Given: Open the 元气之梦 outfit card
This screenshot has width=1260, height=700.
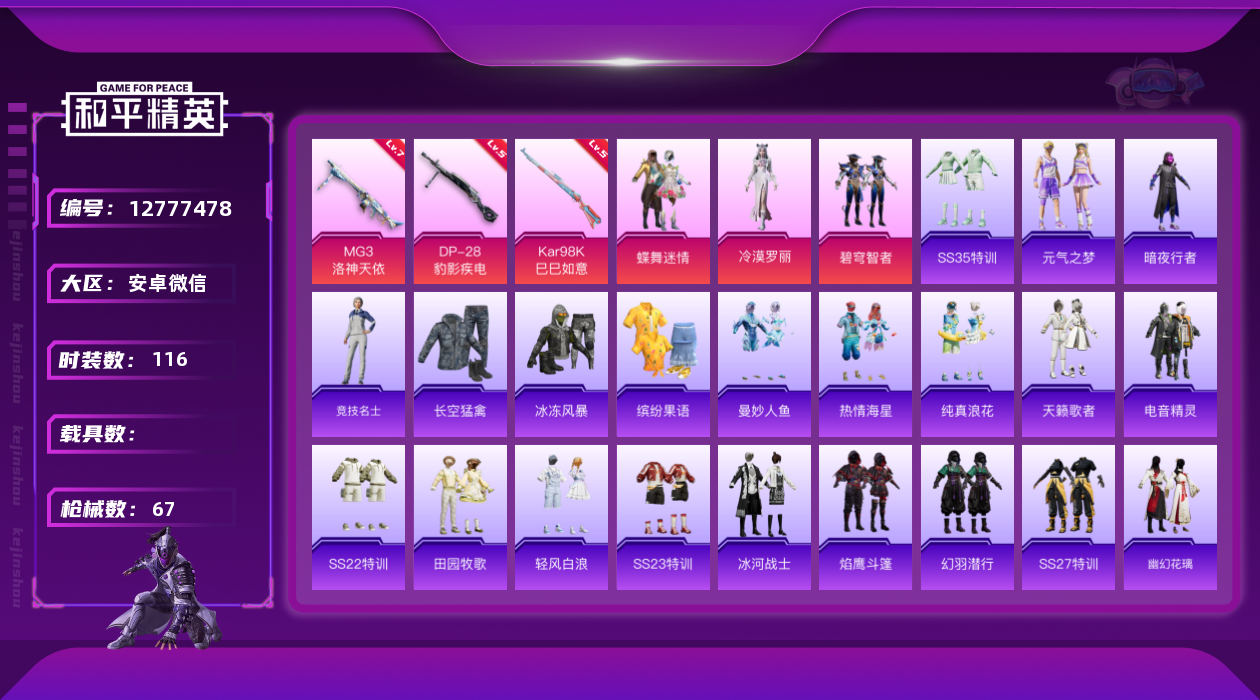Looking at the screenshot, I should [1068, 210].
